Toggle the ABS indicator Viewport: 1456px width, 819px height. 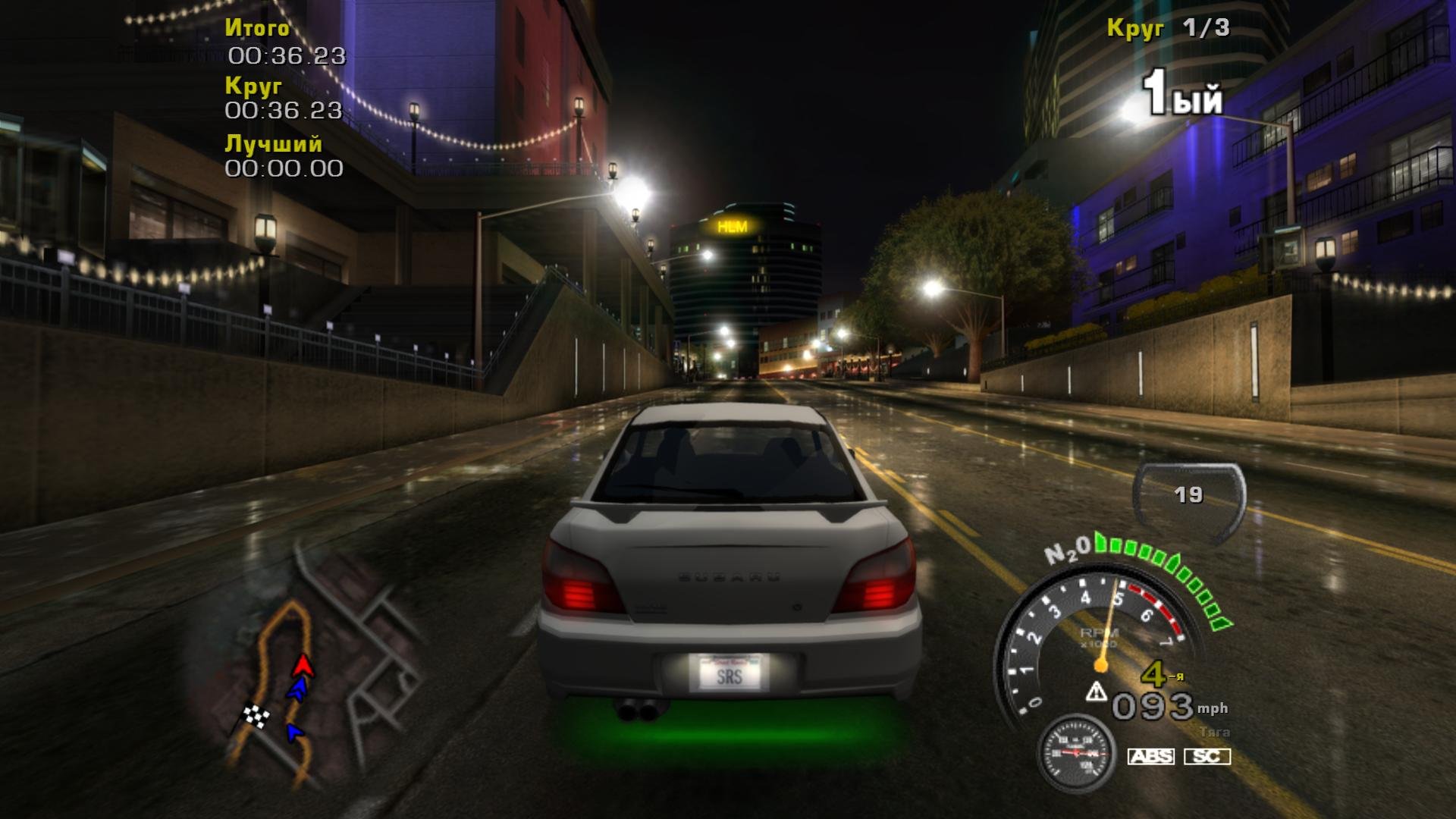(1150, 756)
